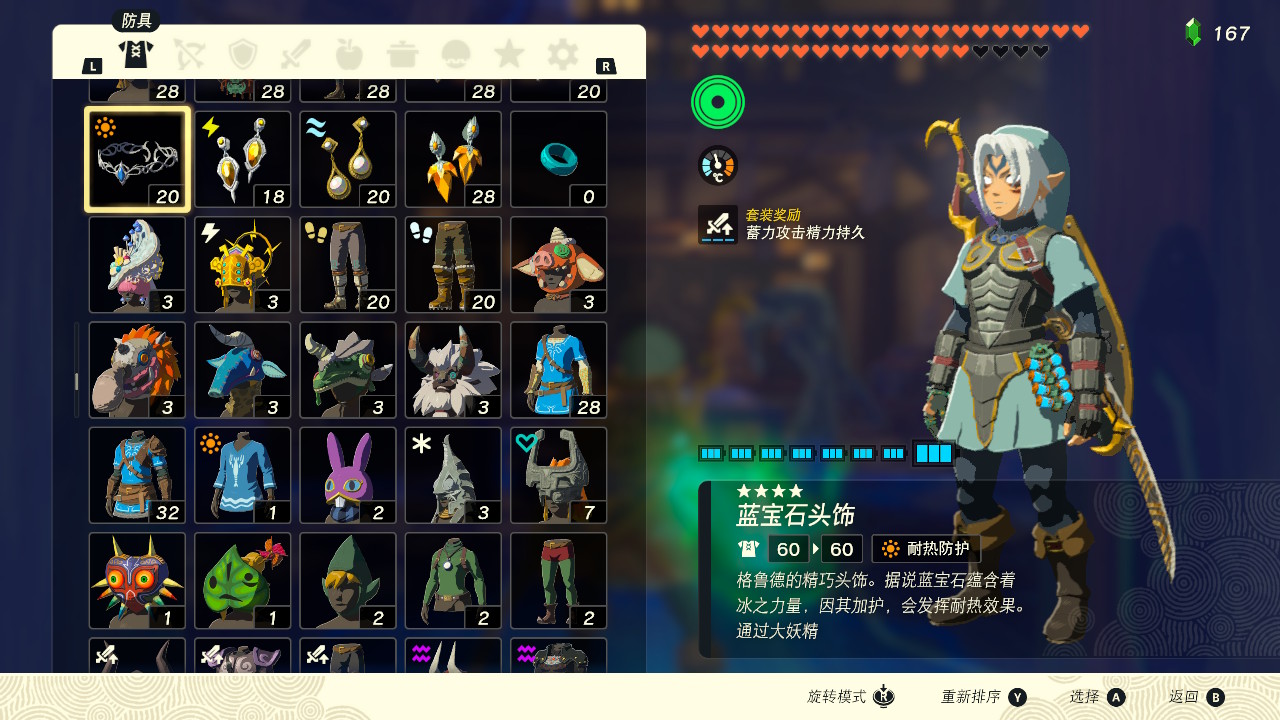Open the shields tab

(243, 53)
